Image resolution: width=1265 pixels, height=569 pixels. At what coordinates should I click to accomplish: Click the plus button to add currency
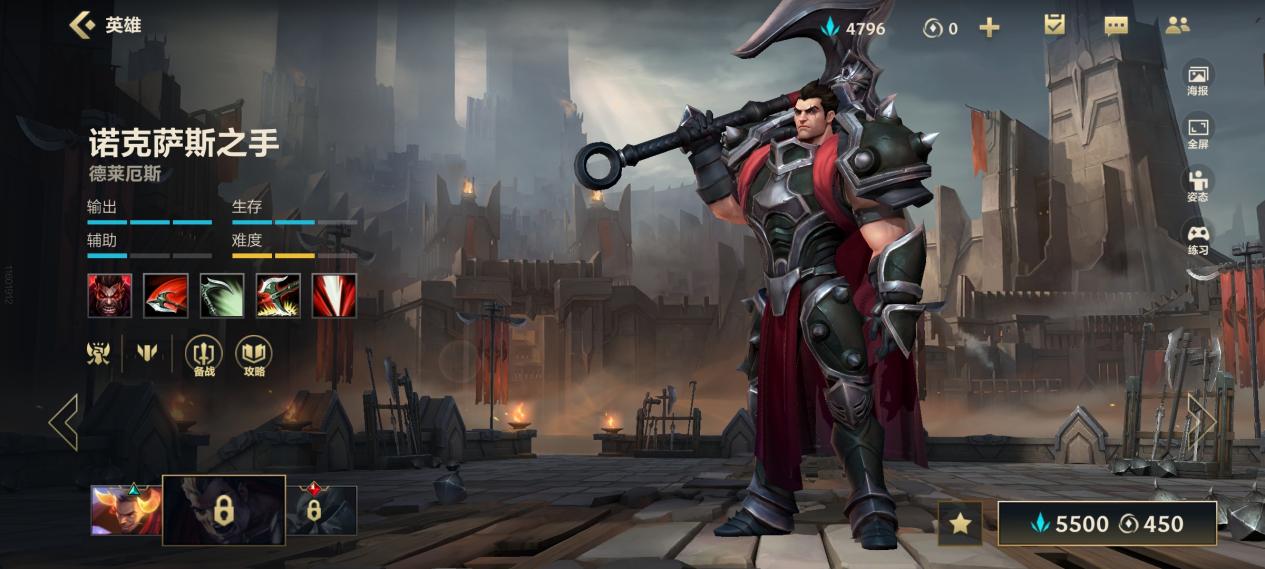point(989,28)
